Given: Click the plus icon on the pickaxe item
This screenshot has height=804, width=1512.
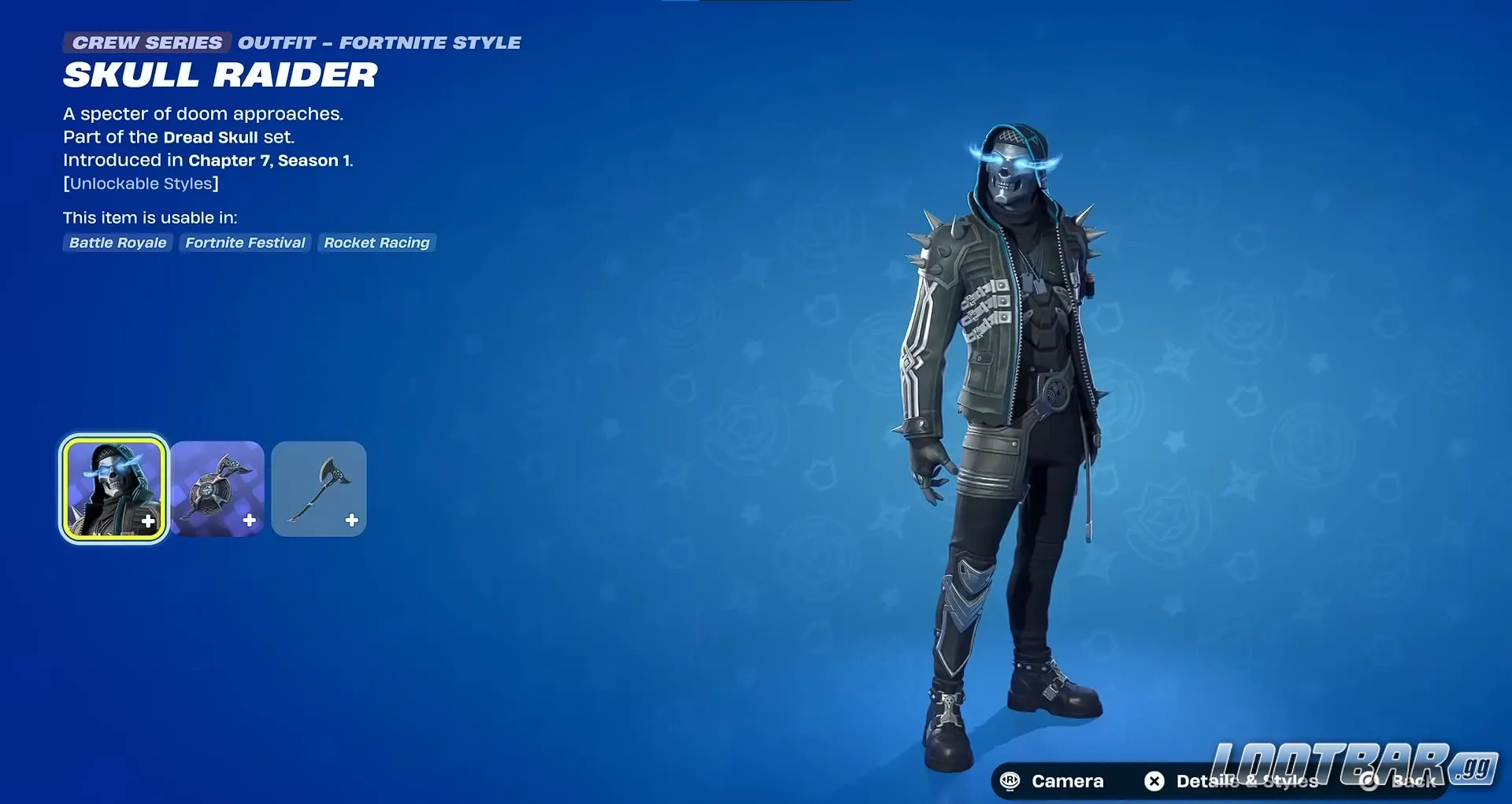Looking at the screenshot, I should pyautogui.click(x=351, y=520).
